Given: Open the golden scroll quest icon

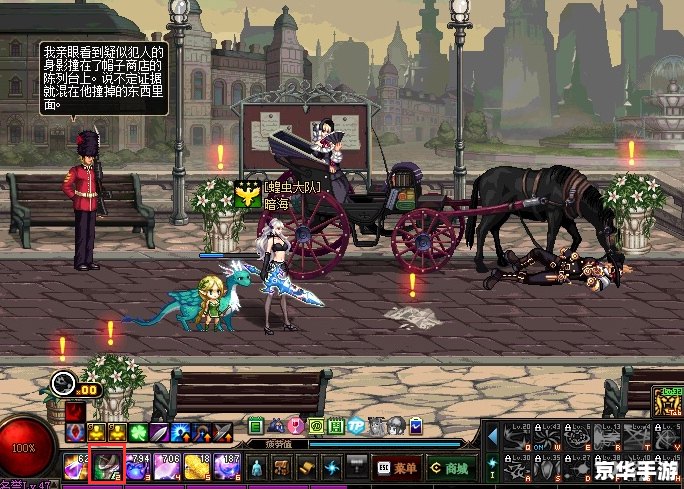Looking at the screenshot, I should tap(307, 467).
